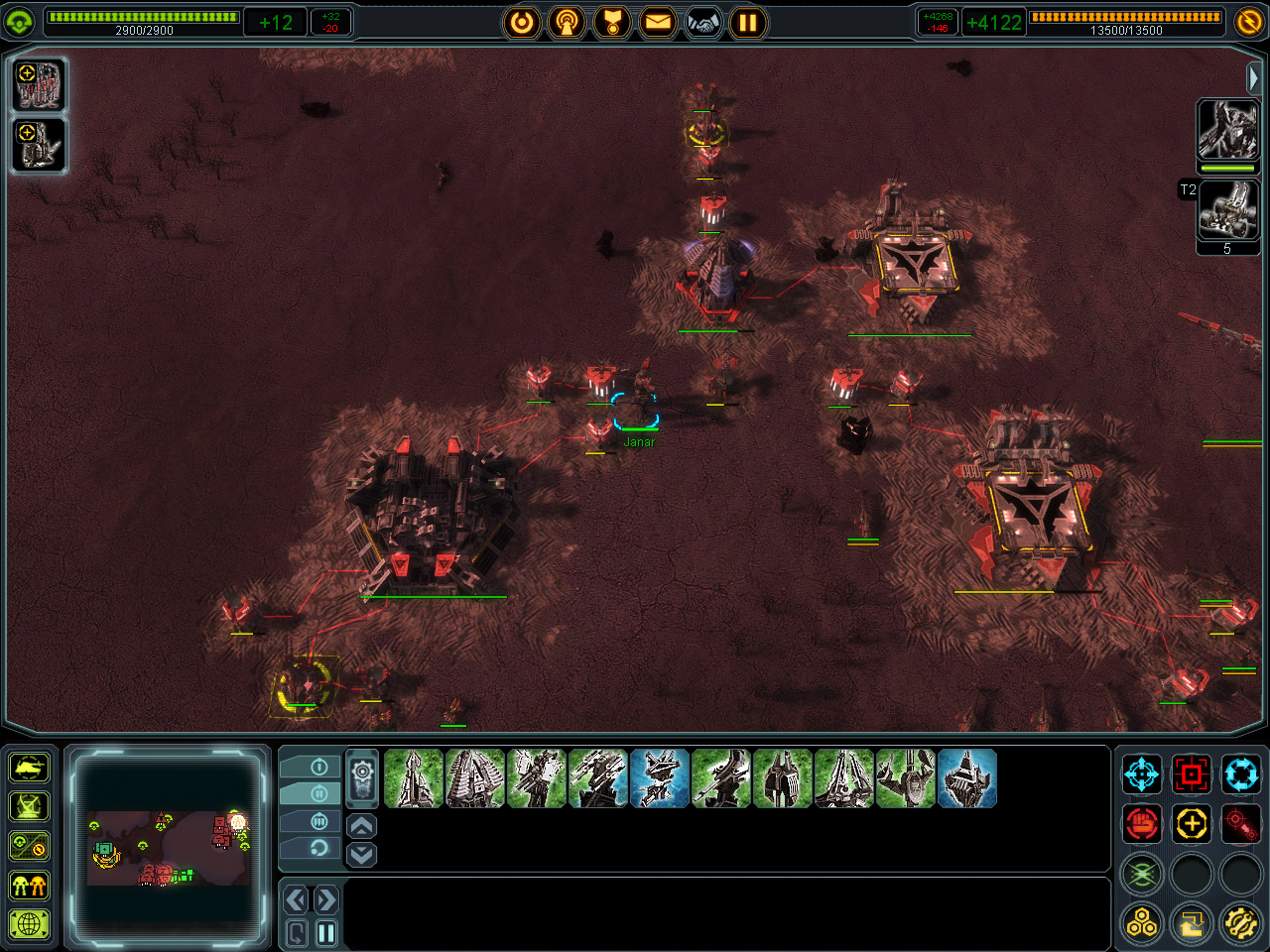Select Tech 1 build tab
The width and height of the screenshot is (1270, 952).
pyautogui.click(x=318, y=767)
